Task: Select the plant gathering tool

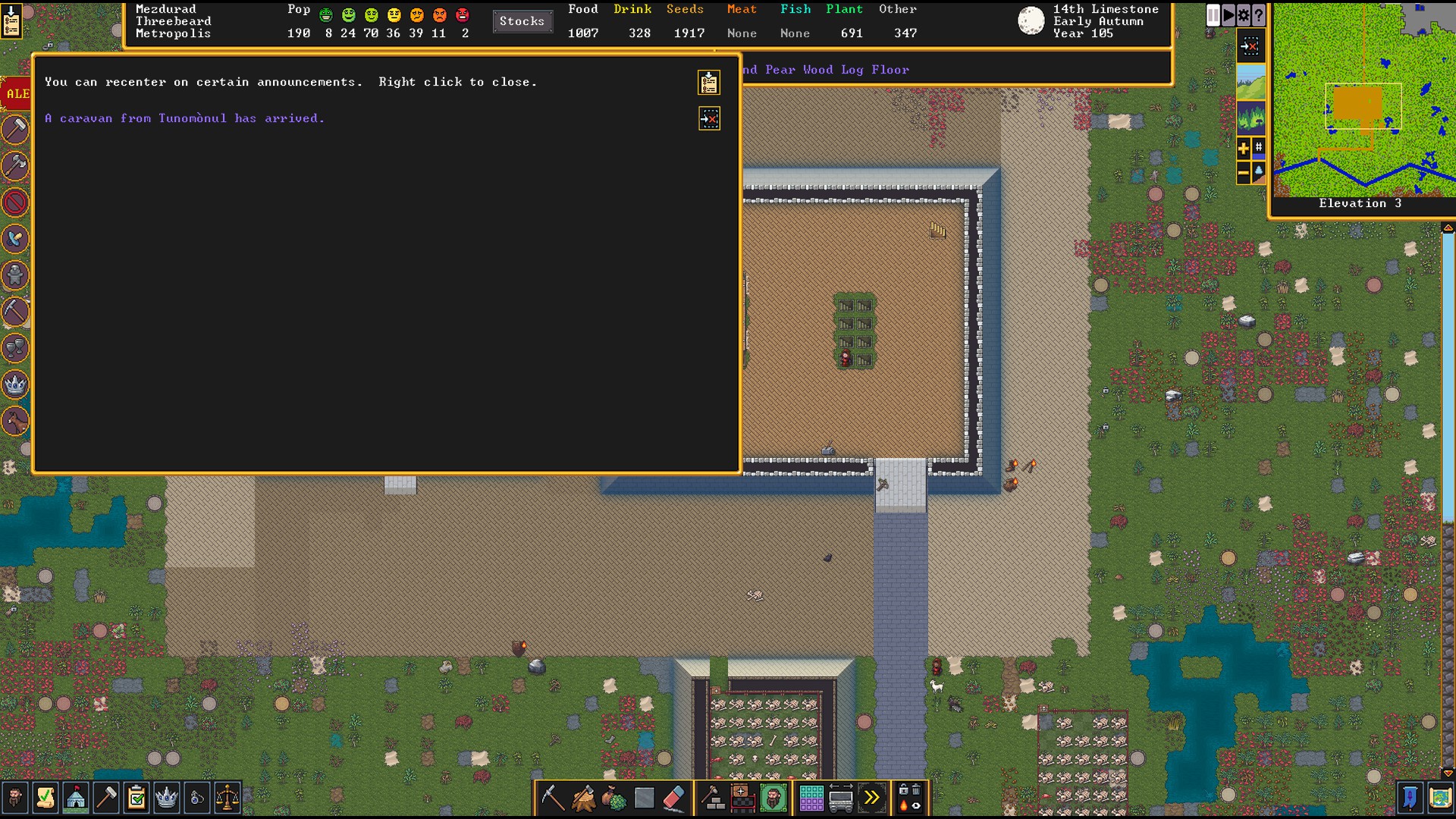Action: tap(613, 798)
